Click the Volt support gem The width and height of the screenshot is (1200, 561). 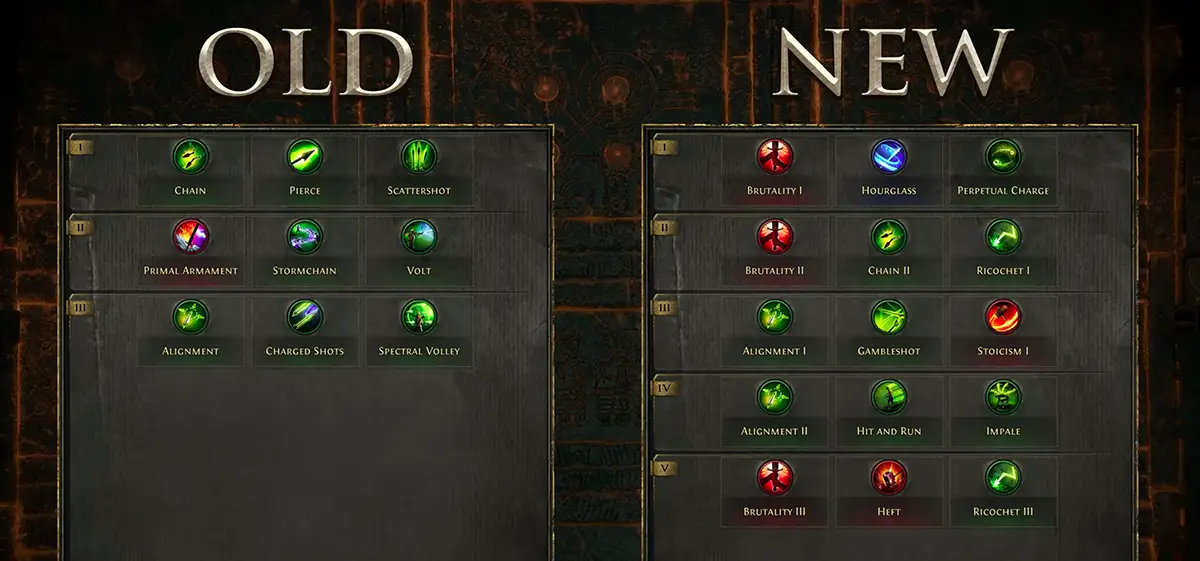tap(419, 237)
